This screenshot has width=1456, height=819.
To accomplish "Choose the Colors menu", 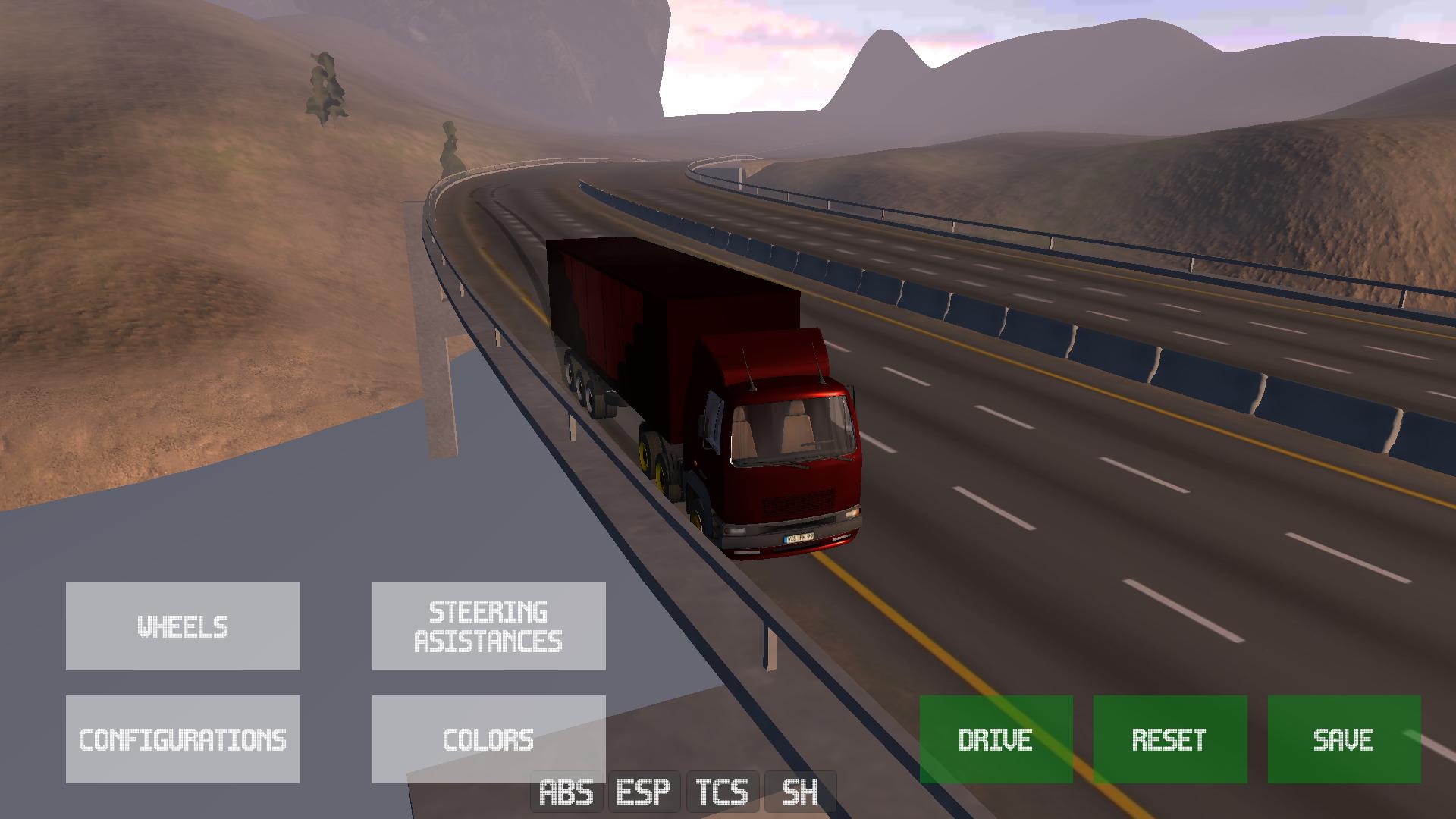I will tap(488, 739).
